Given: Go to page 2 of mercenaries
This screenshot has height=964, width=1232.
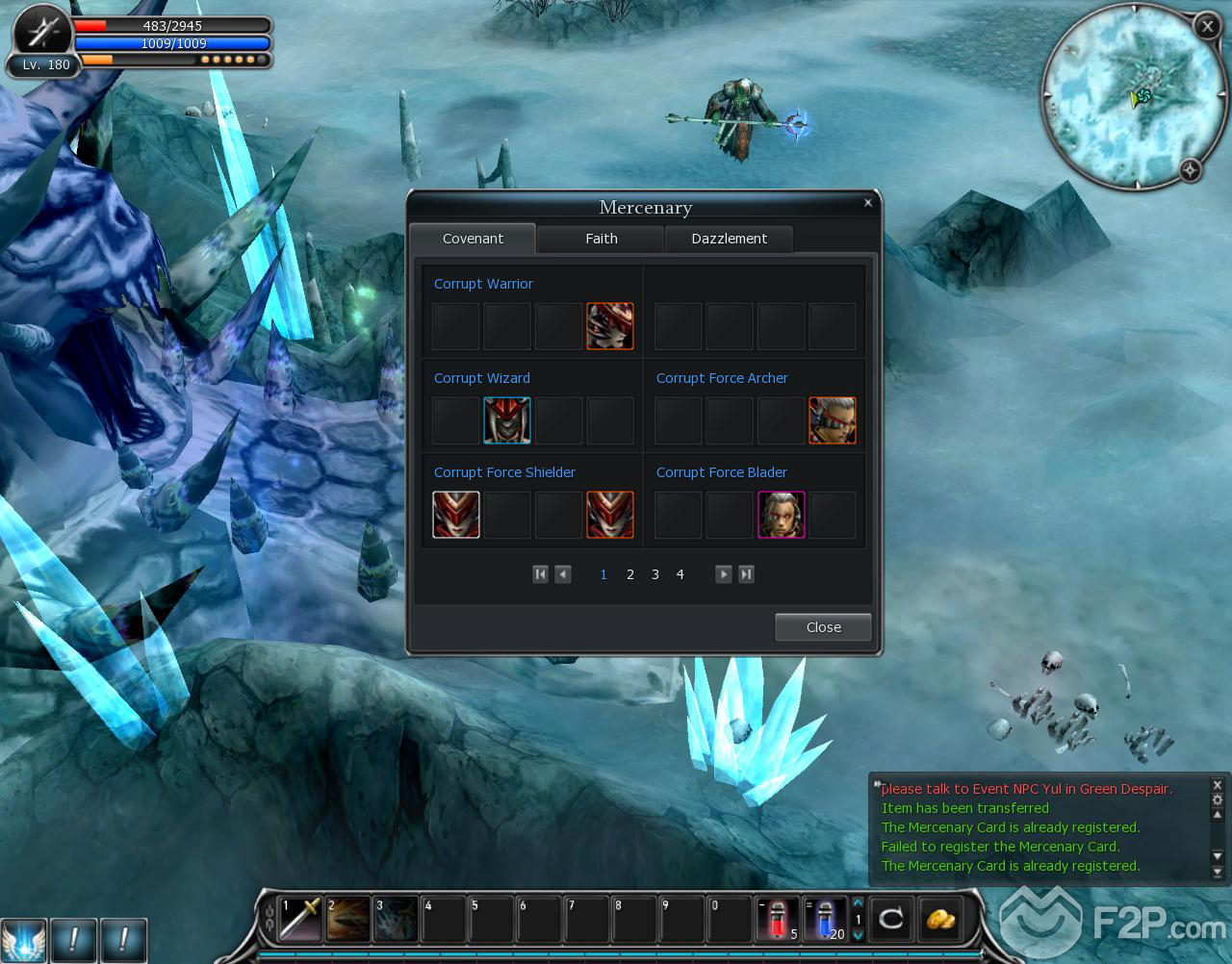Looking at the screenshot, I should click(x=630, y=574).
